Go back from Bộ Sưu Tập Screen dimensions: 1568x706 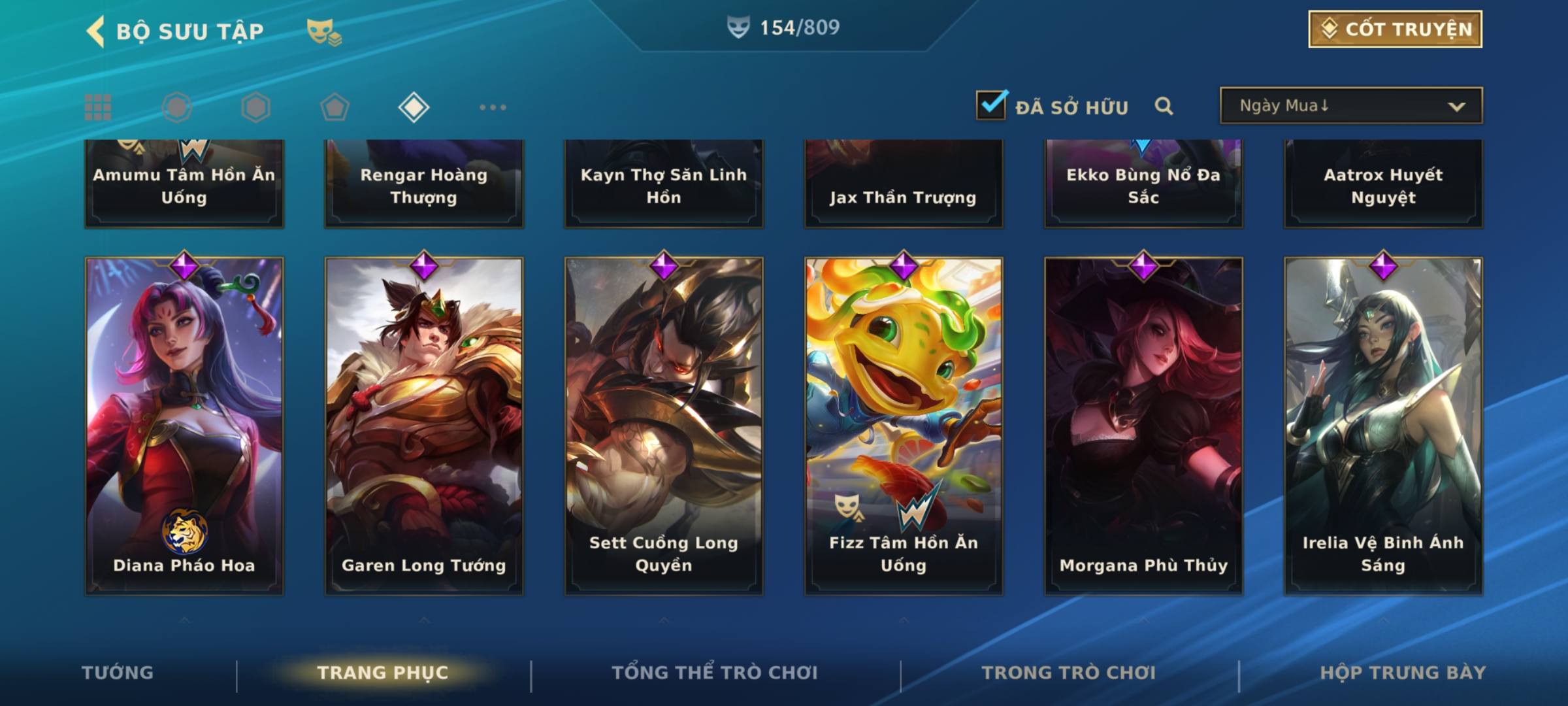click(x=96, y=31)
